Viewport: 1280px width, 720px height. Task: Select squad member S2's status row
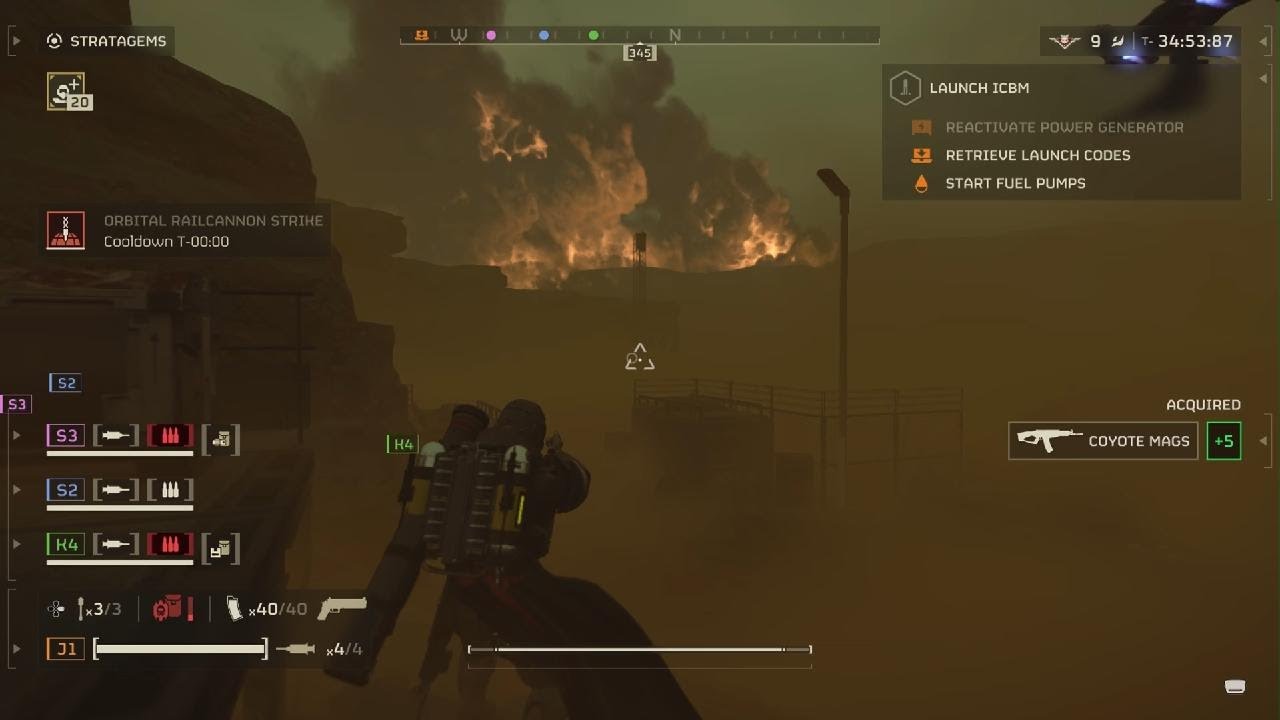(x=120, y=491)
